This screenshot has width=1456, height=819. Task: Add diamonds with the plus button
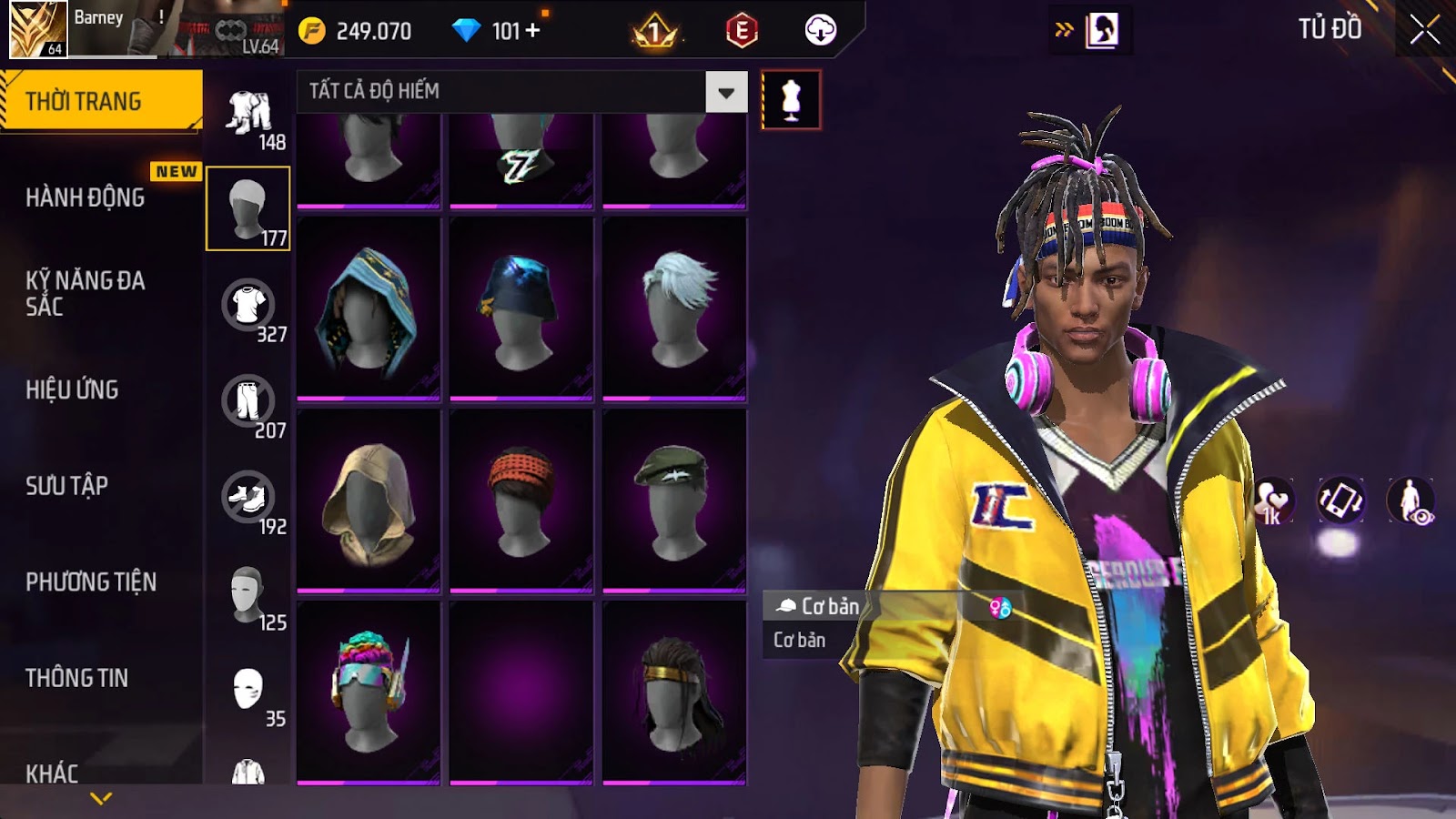[532, 31]
